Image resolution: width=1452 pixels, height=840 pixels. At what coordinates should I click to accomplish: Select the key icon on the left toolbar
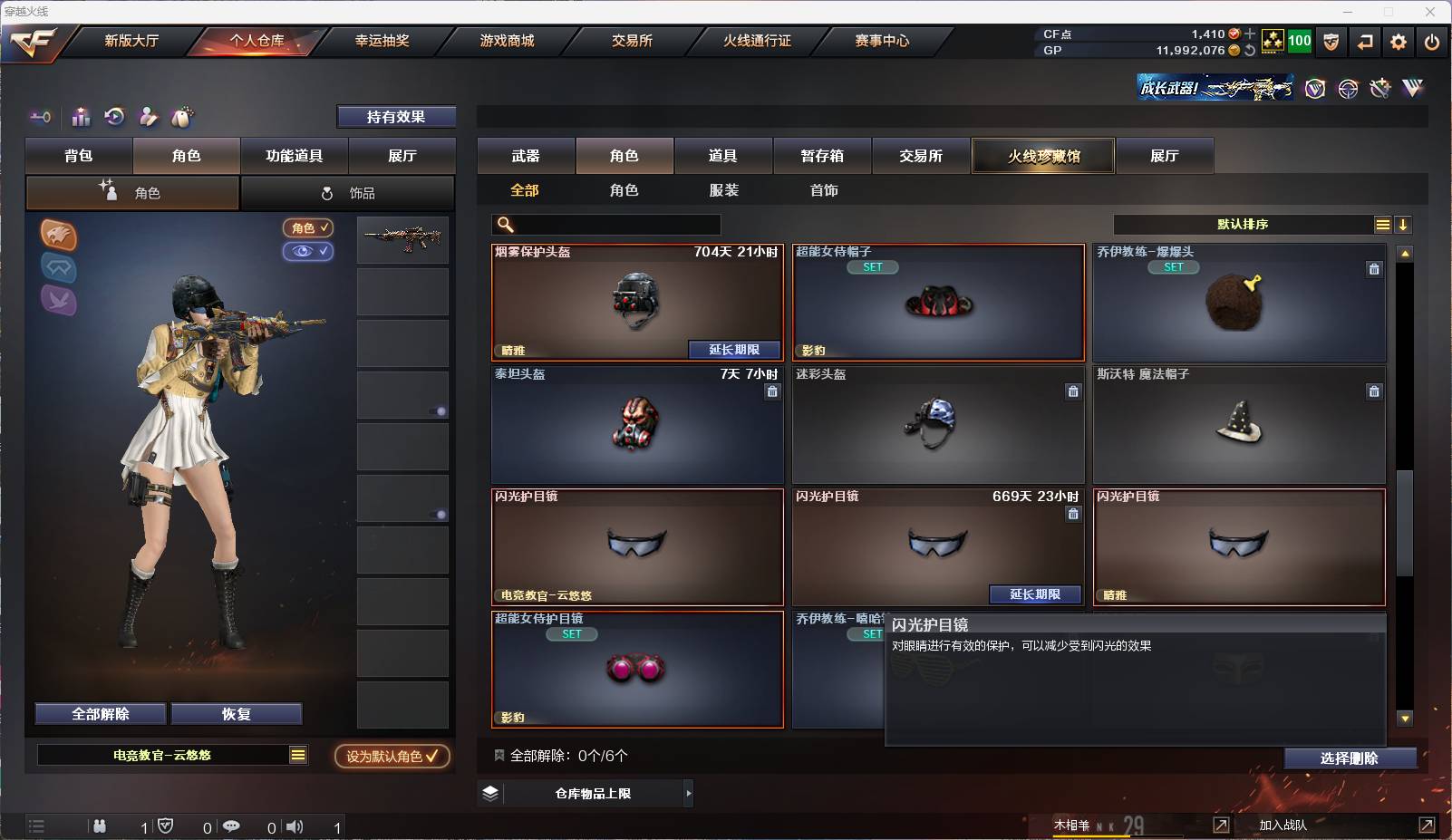[39, 117]
